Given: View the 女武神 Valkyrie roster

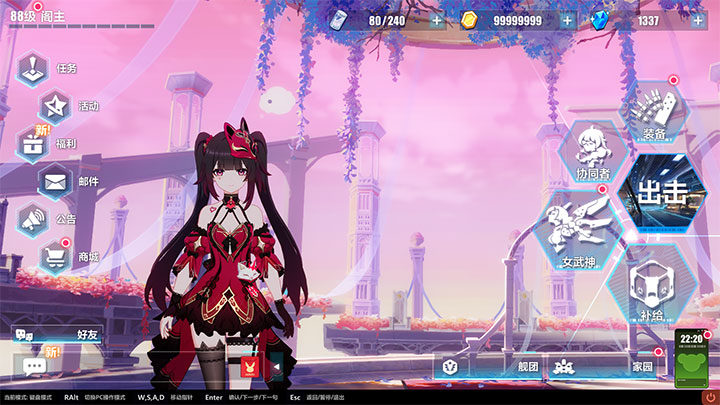Looking at the screenshot, I should pos(580,232).
